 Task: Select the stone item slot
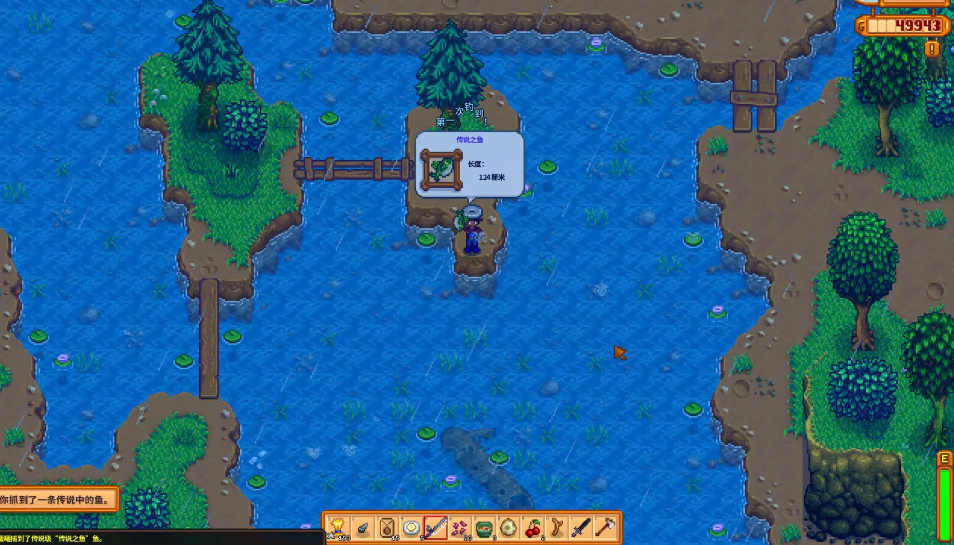tap(362, 527)
